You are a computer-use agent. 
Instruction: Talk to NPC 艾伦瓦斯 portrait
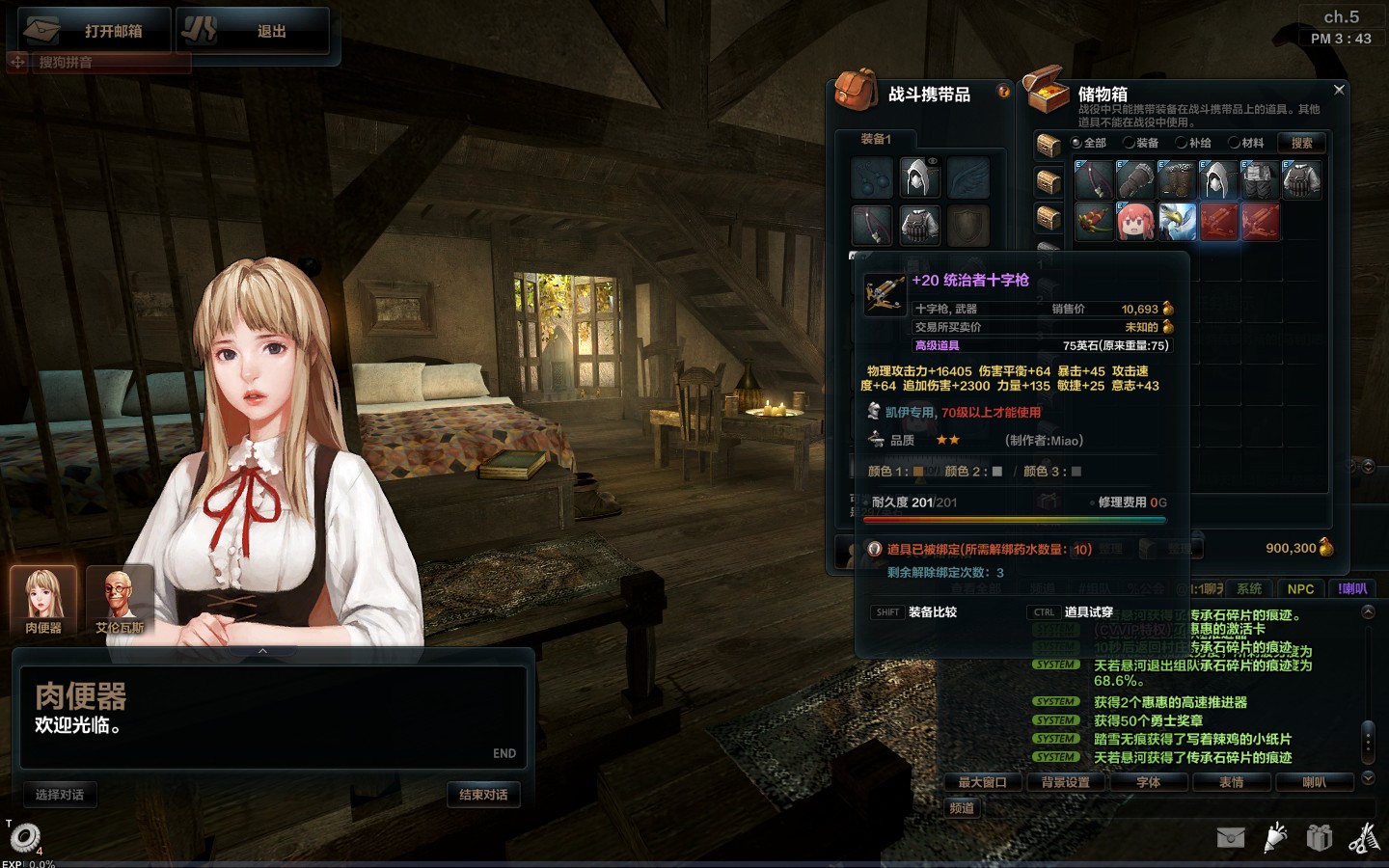pyautogui.click(x=120, y=600)
